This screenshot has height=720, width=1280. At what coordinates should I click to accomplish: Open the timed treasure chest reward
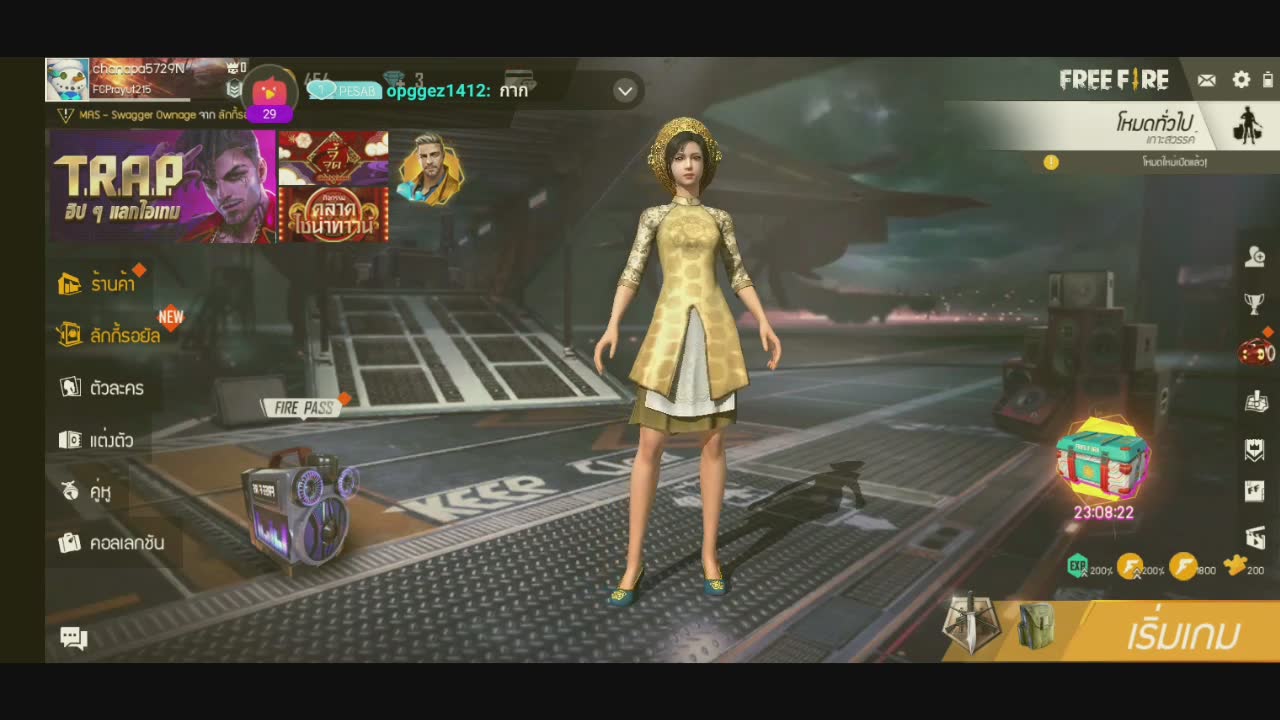point(1102,460)
